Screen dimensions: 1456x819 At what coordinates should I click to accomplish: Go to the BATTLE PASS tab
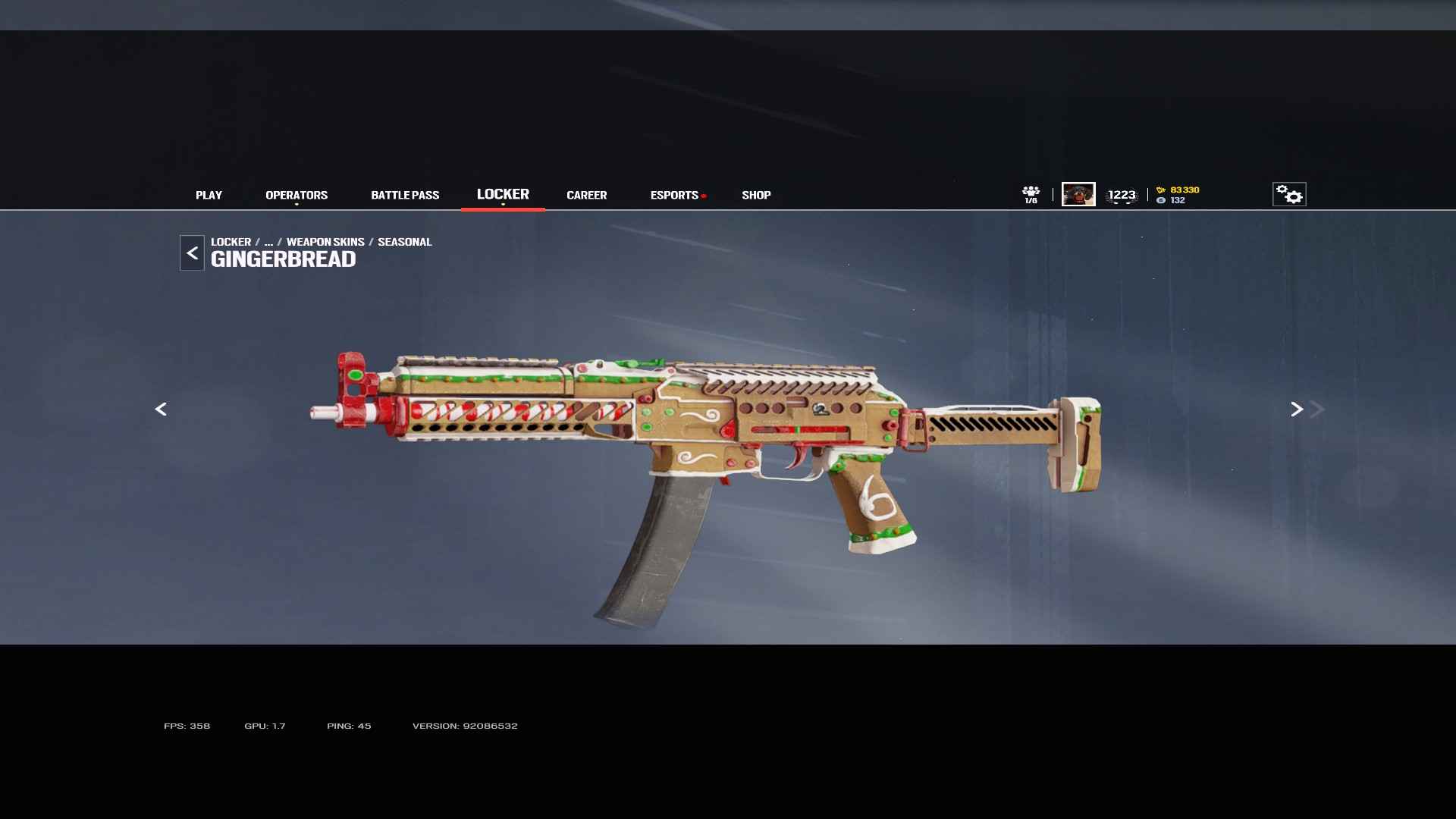(x=405, y=195)
